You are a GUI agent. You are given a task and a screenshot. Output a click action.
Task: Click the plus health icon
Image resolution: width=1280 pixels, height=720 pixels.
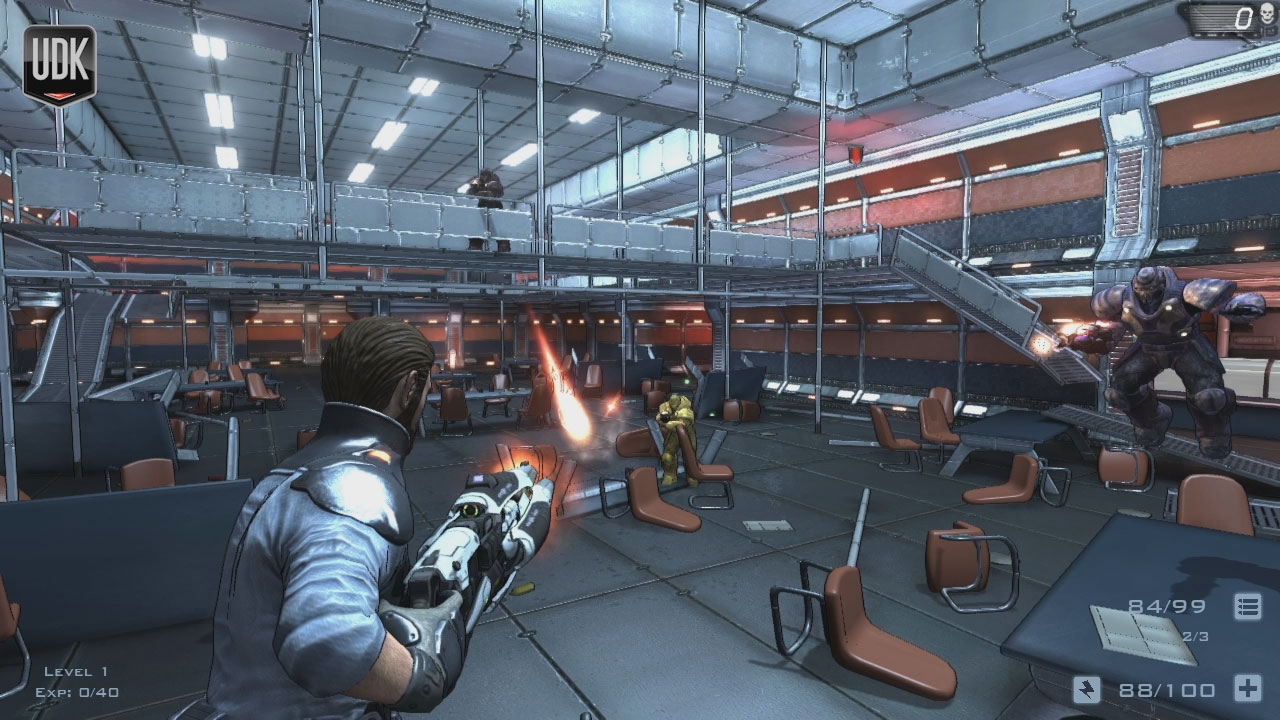1247,689
